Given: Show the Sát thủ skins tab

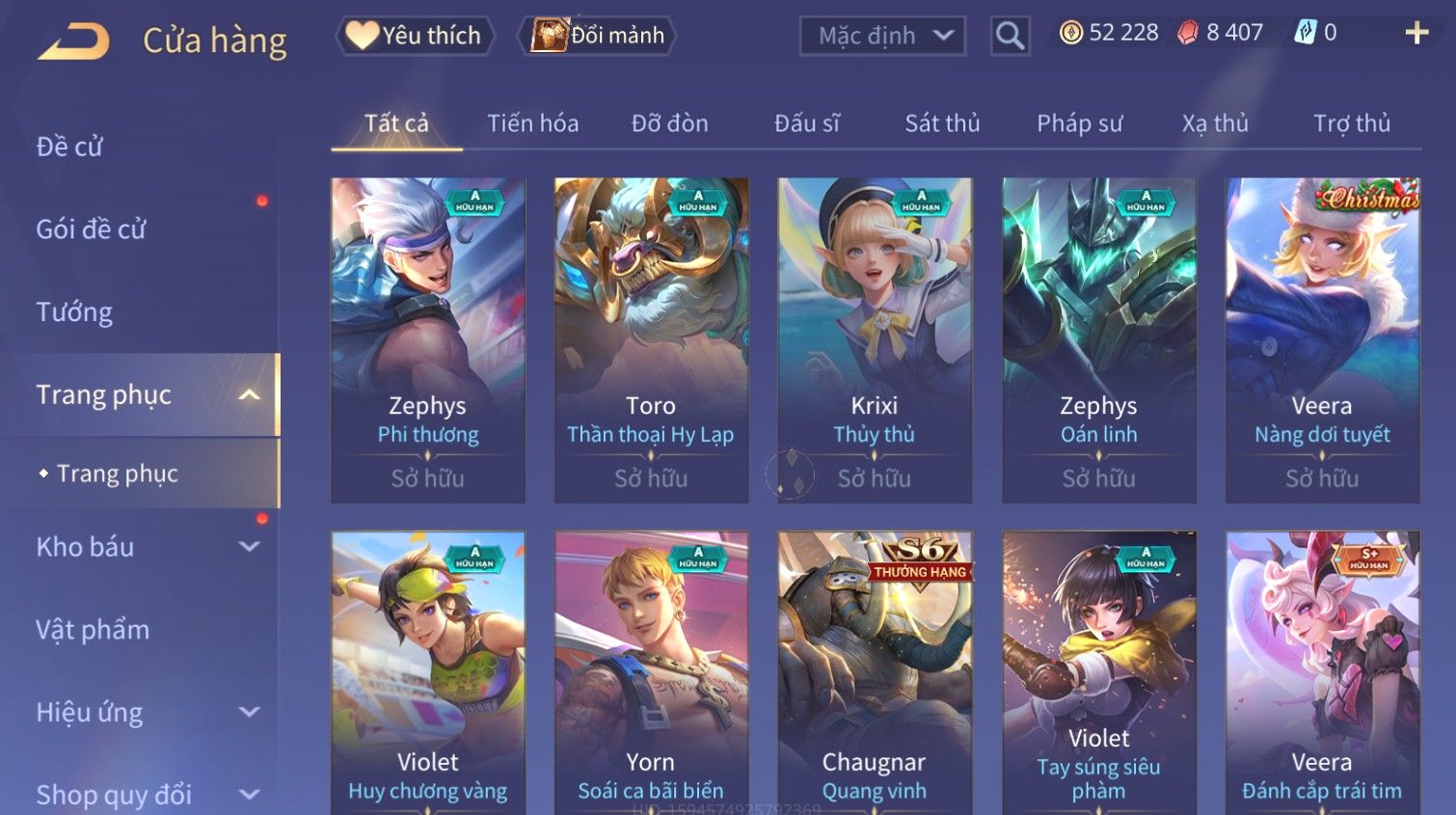Looking at the screenshot, I should (942, 123).
